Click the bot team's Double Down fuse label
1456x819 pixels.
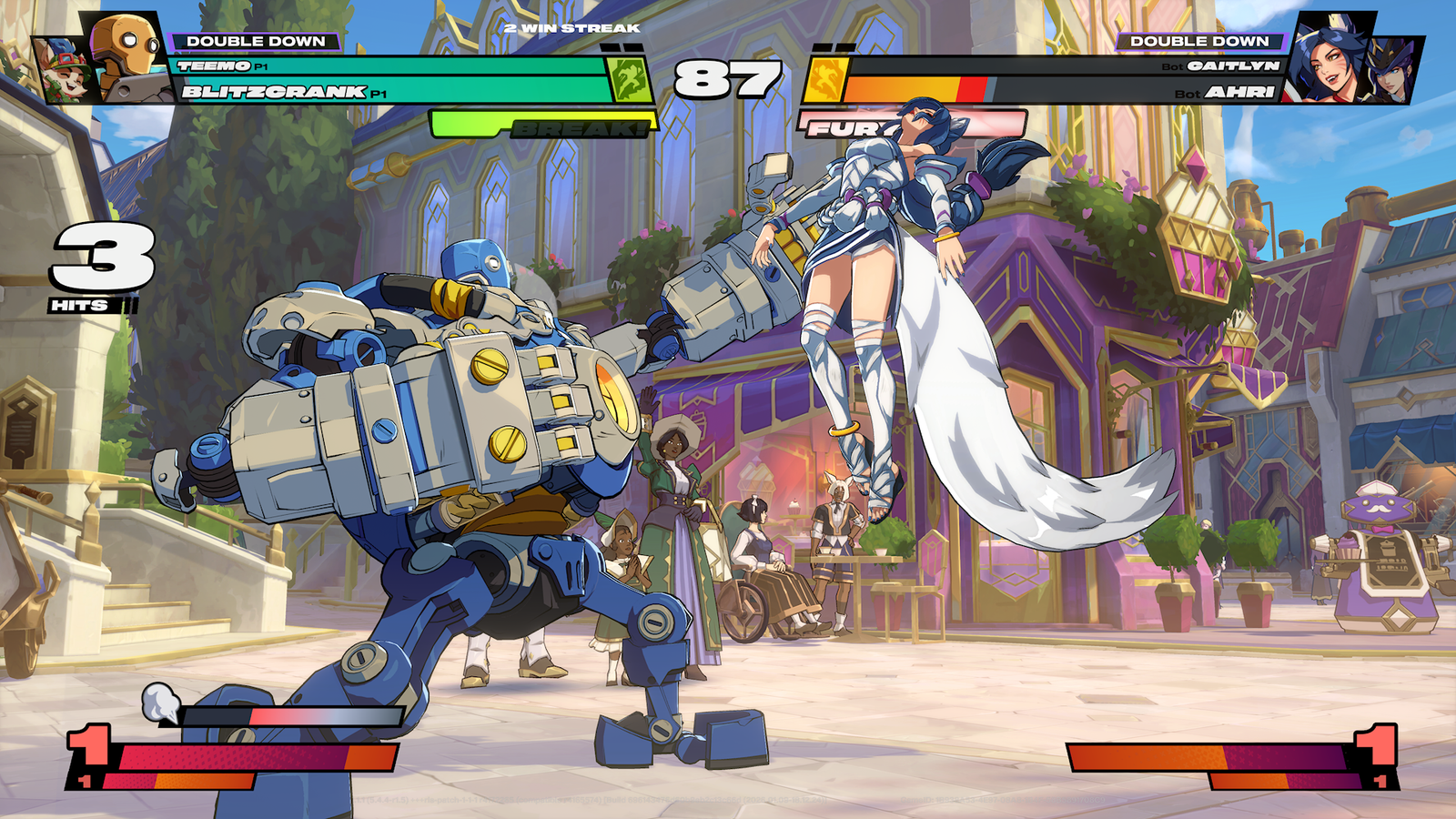tap(1198, 41)
